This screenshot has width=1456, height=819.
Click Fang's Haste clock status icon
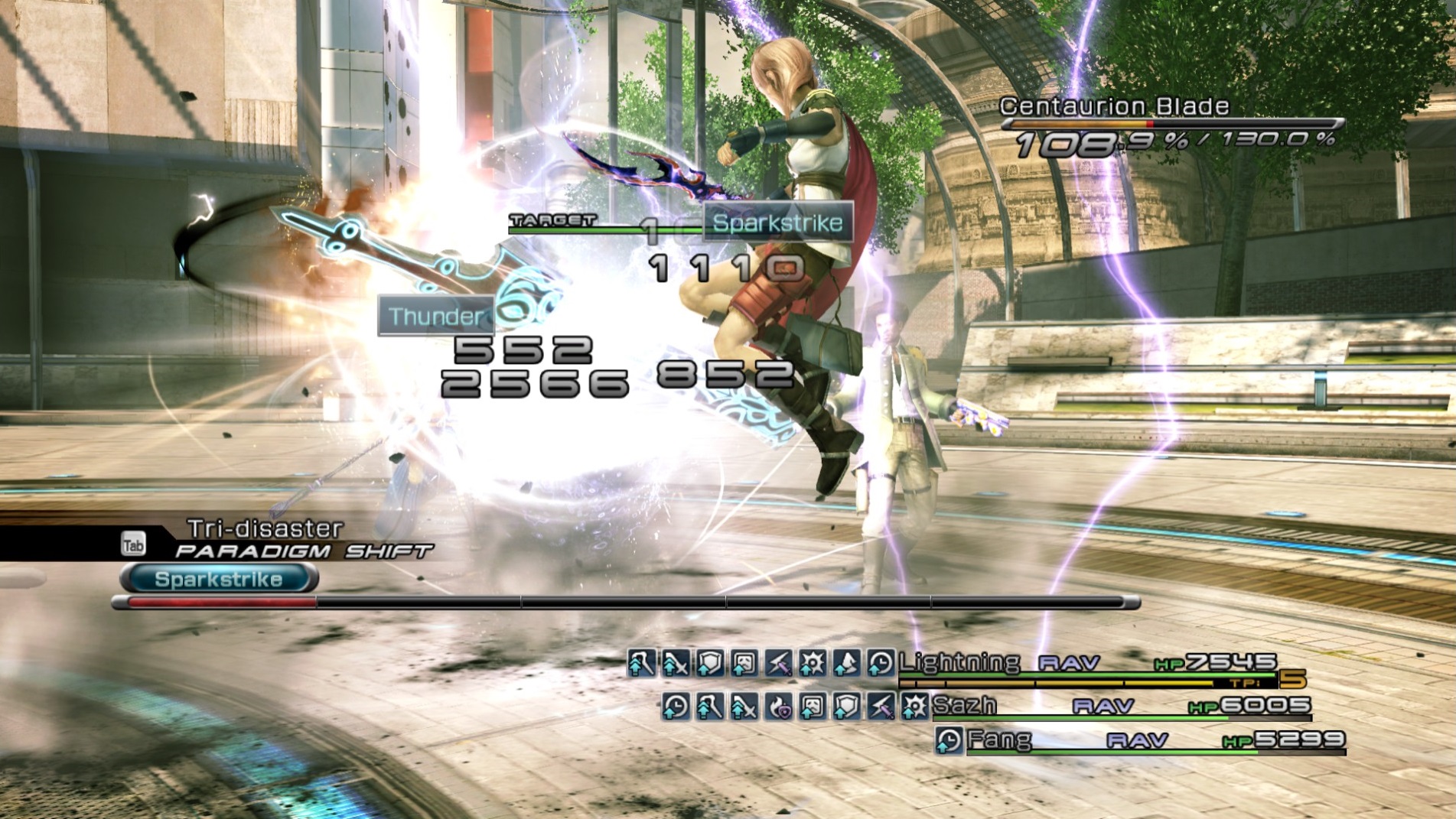click(x=949, y=739)
